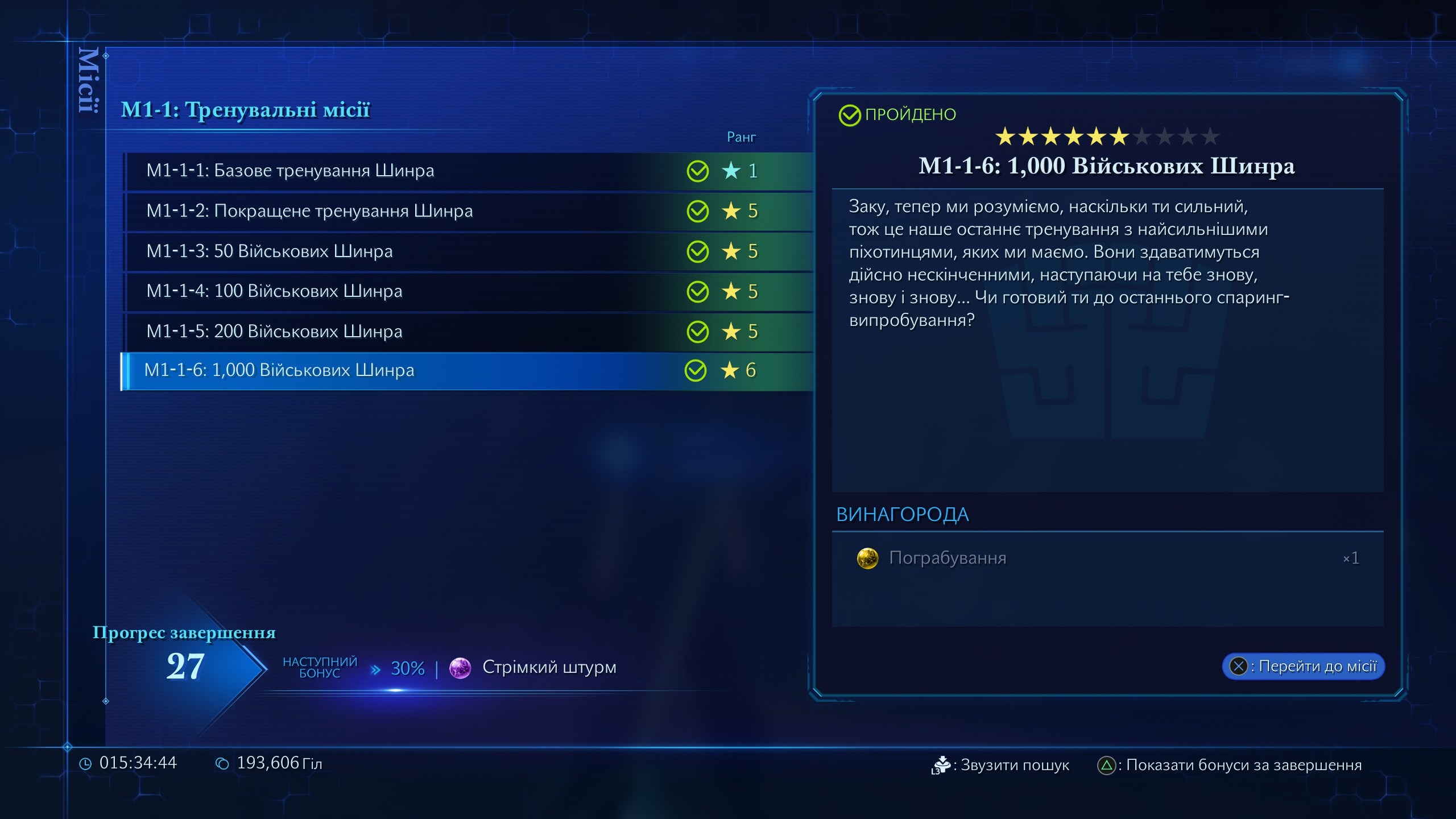Show completion bonuses via Показати бонуси за завершення

pos(1230,765)
